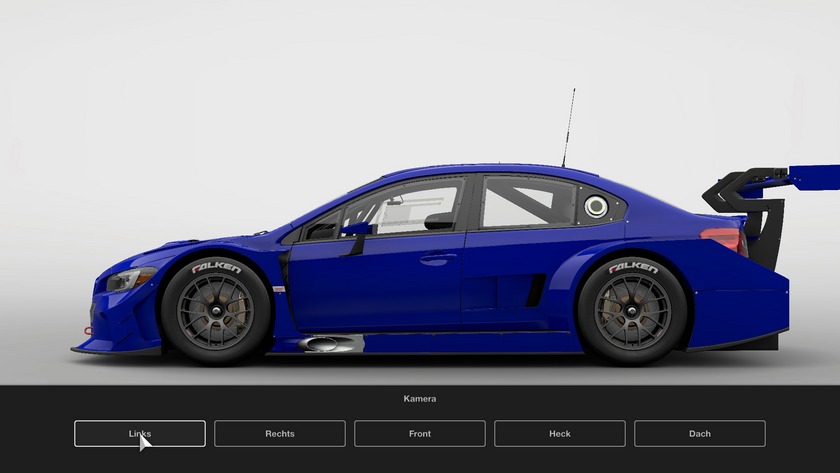Switch camera to Rechts view

pos(280,433)
